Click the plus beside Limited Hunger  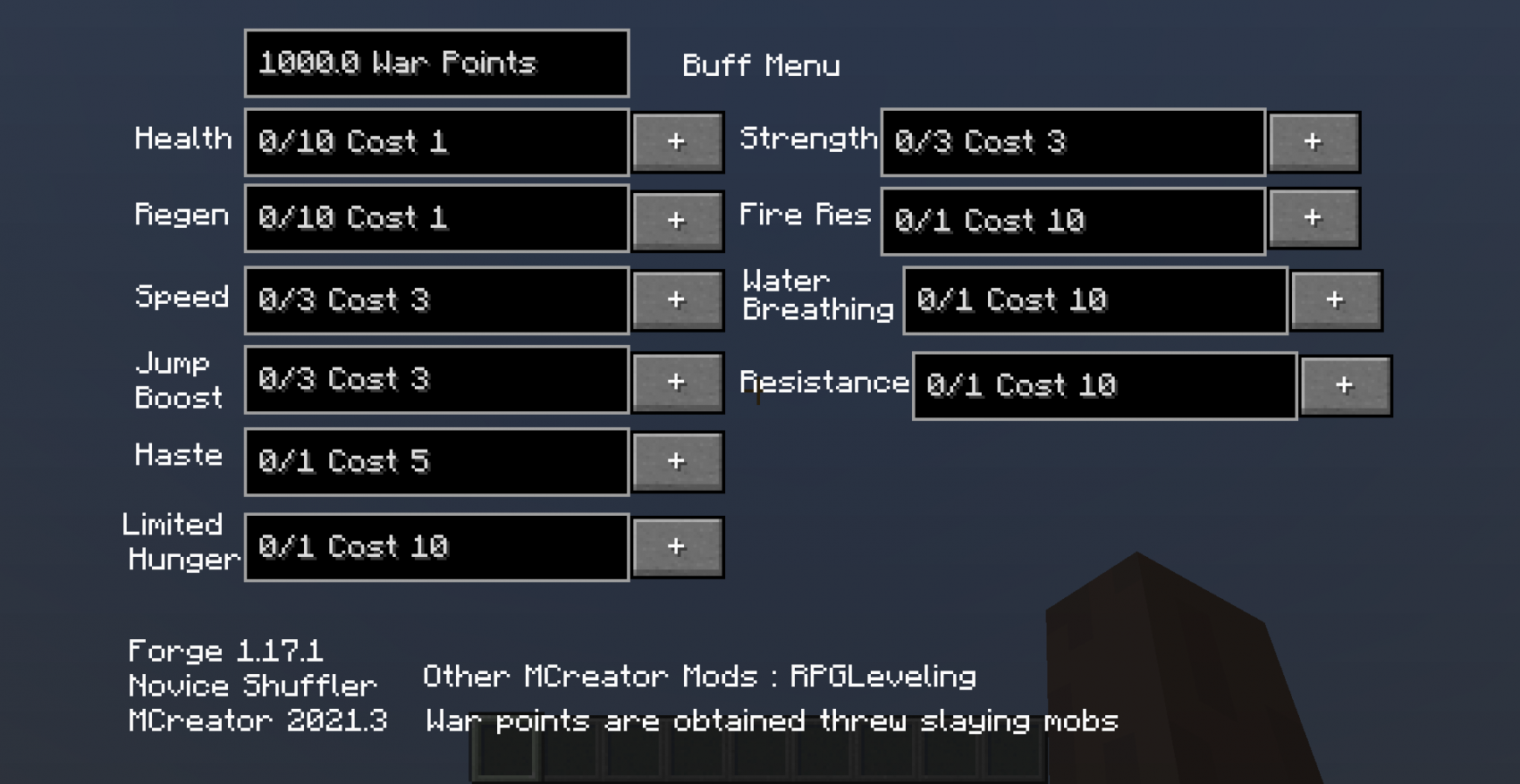coord(677,546)
